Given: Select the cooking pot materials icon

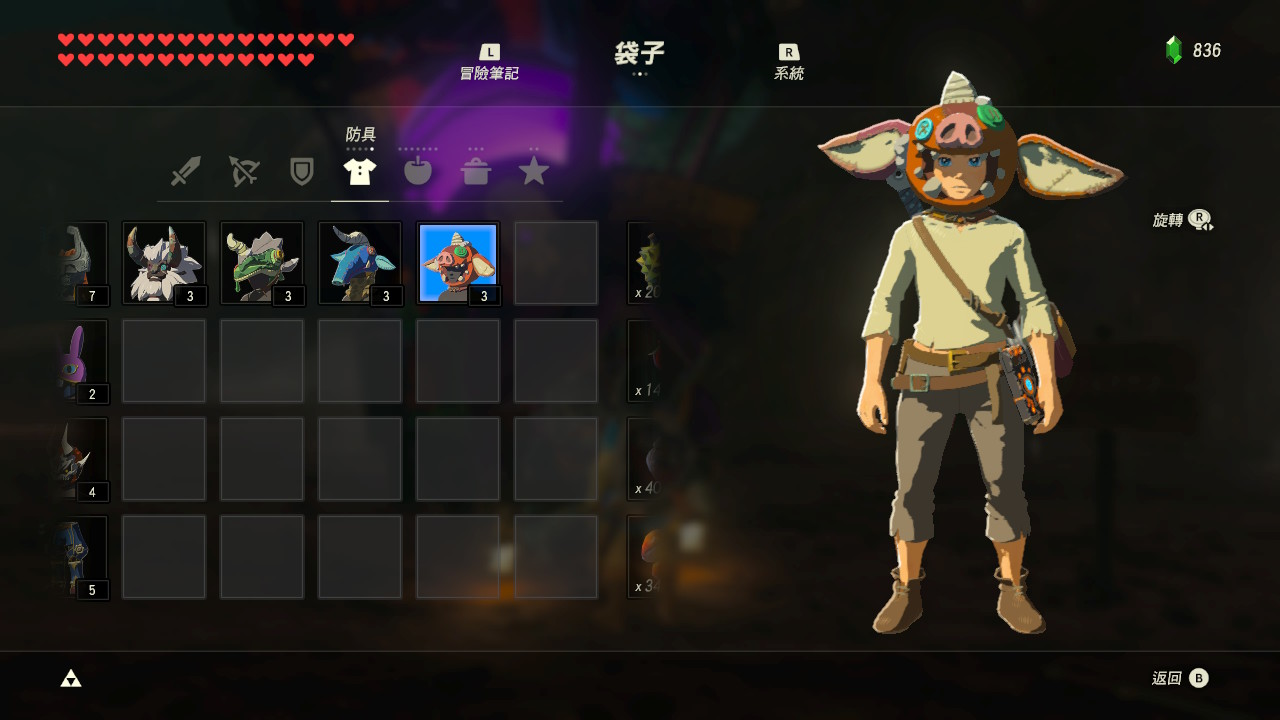Looking at the screenshot, I should pyautogui.click(x=476, y=170).
